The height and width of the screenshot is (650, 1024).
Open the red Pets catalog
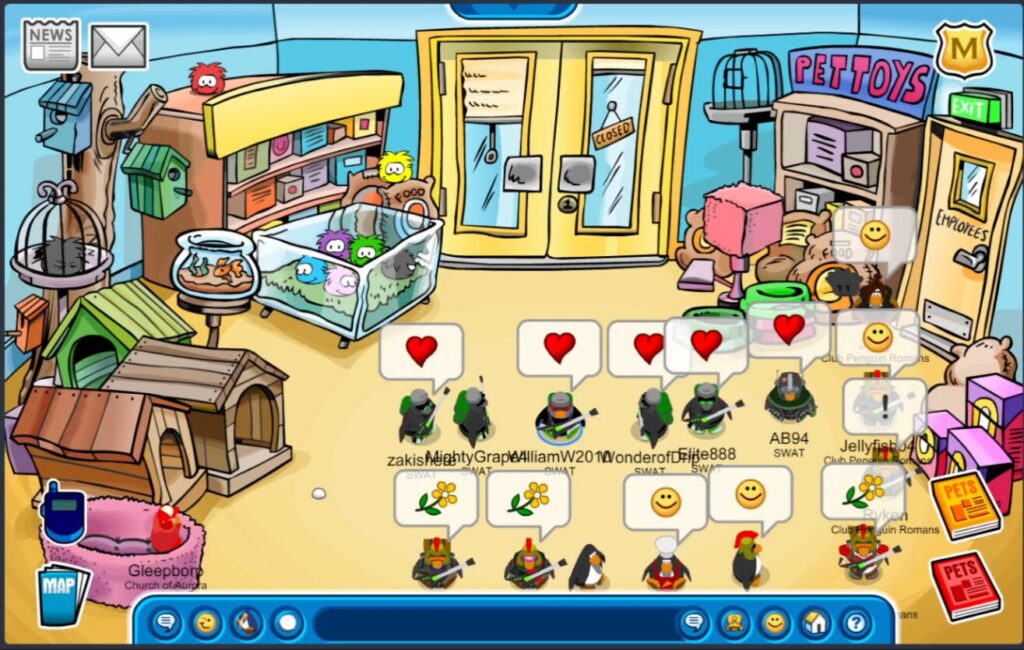tap(965, 585)
